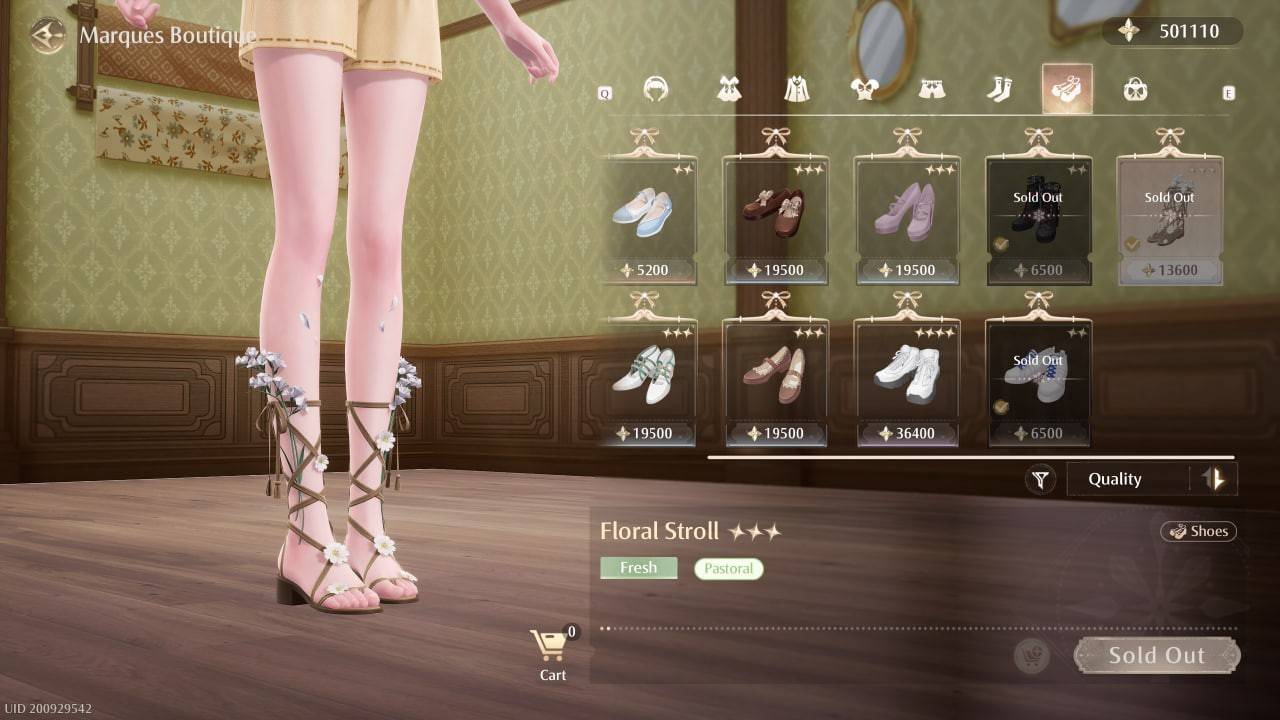Open the handbag accessories category
Screen dimensions: 1280x720
coord(1135,90)
